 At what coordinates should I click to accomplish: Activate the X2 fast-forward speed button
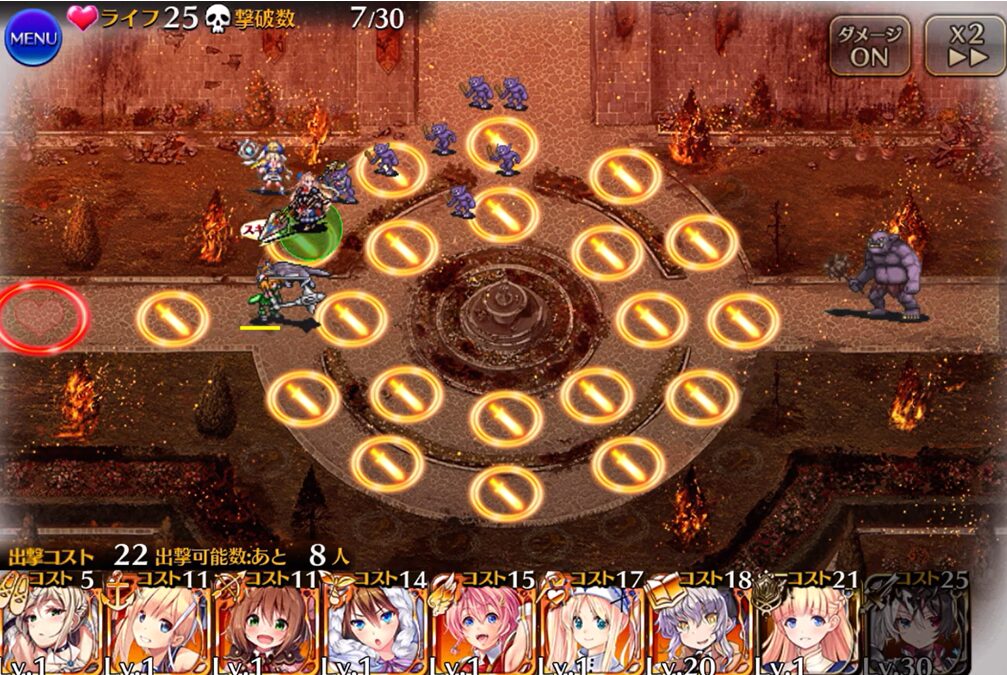[x=964, y=46]
